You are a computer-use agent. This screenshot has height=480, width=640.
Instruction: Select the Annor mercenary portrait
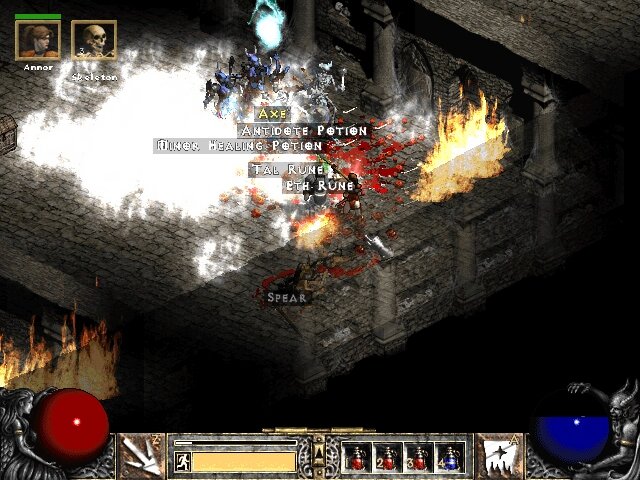(x=38, y=40)
